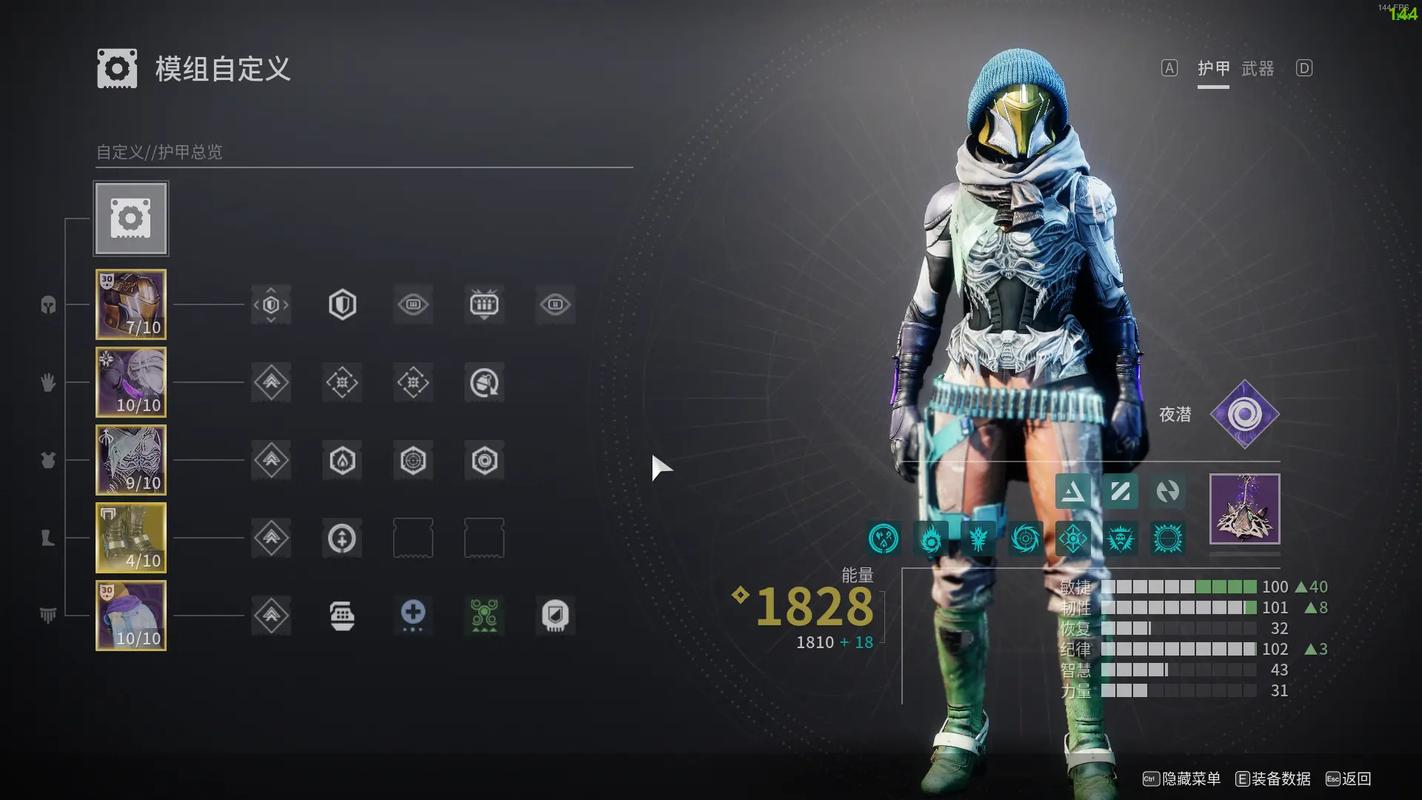1422x800 pixels.
Task: Open the leg armor slot showing 4/10
Action: (x=131, y=538)
